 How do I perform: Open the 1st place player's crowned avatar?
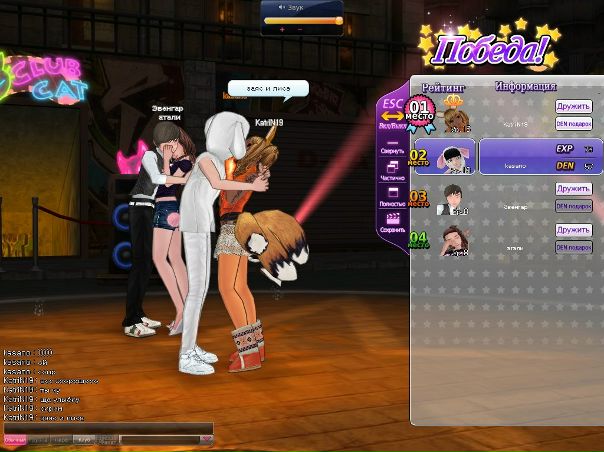[x=455, y=113]
